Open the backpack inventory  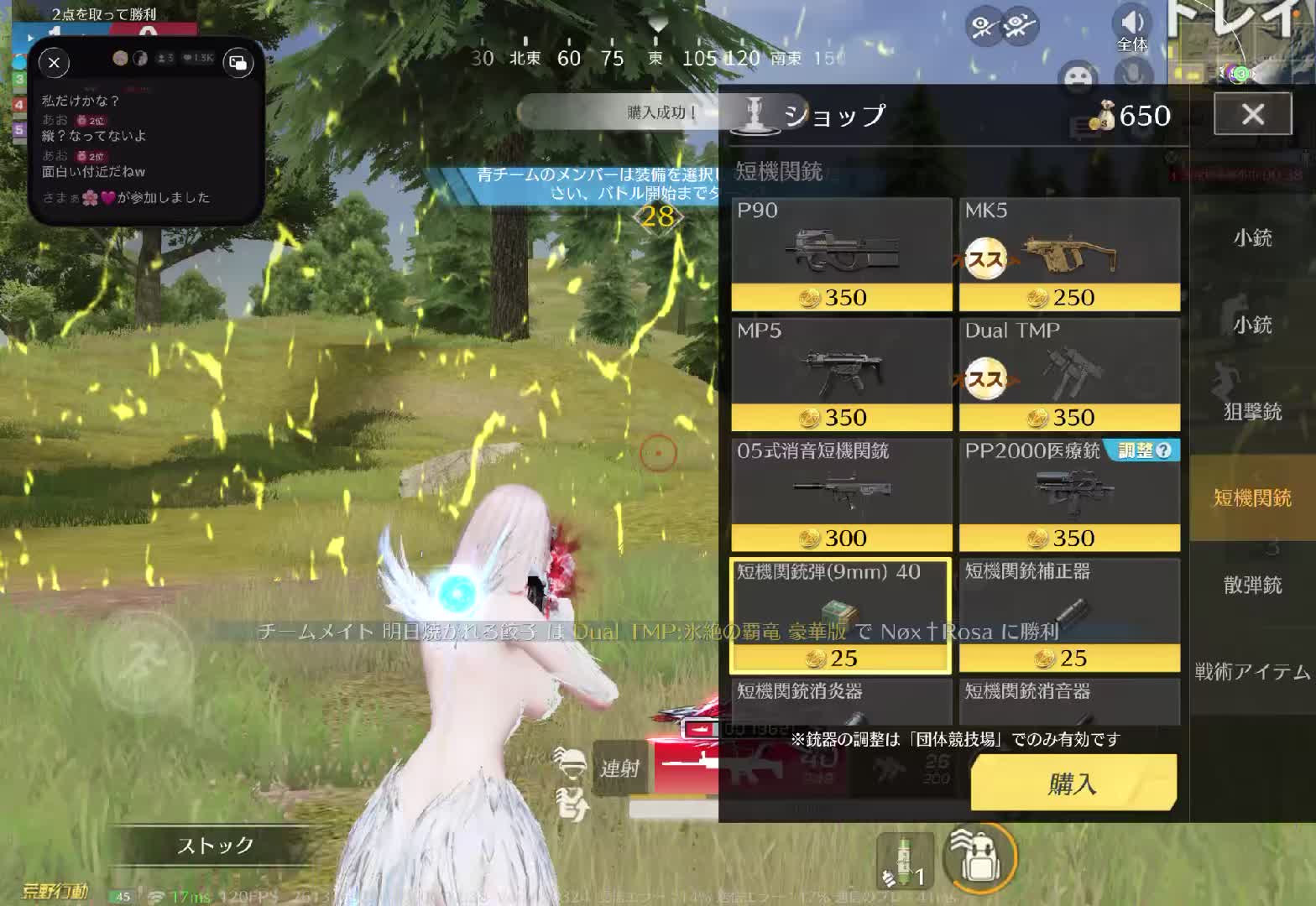tap(978, 857)
